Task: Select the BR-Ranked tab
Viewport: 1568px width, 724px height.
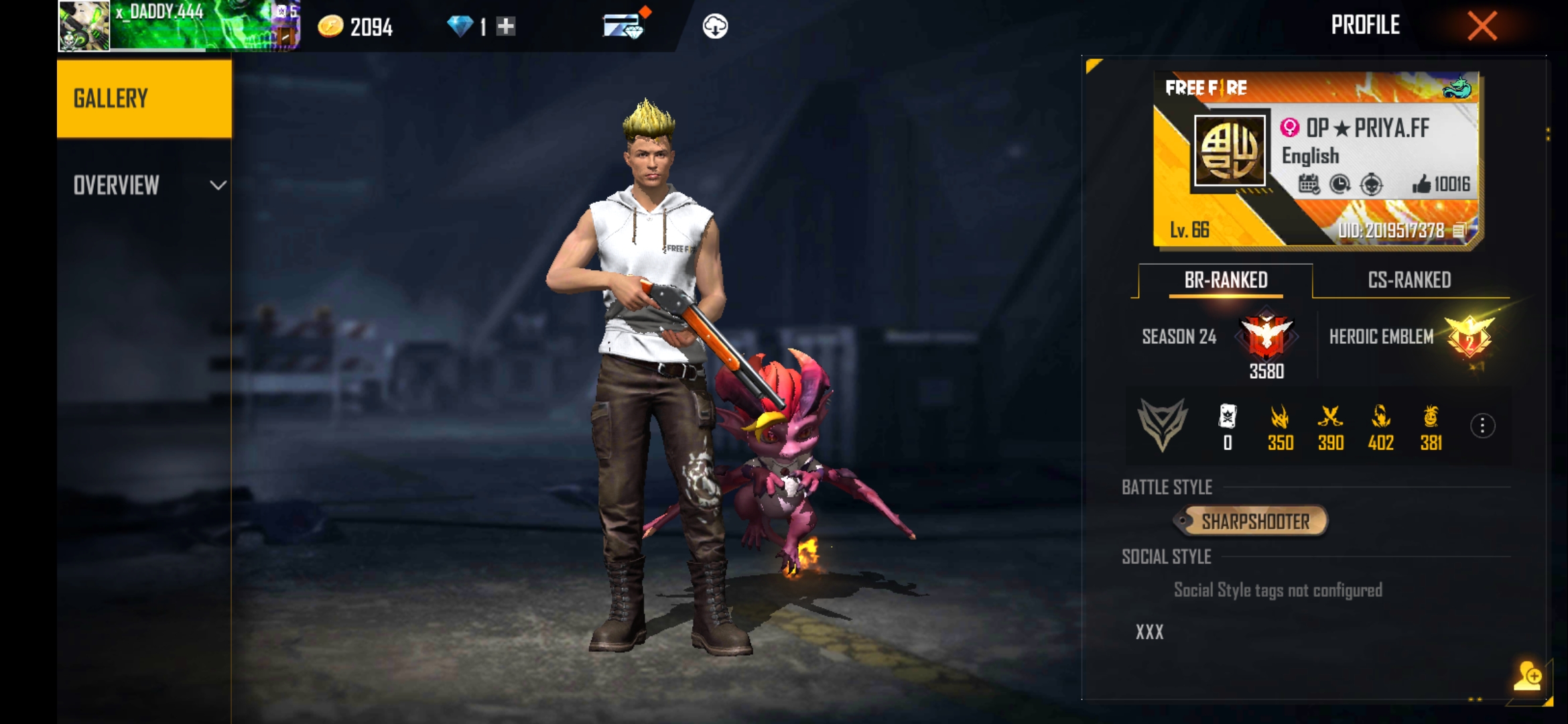Action: click(1226, 280)
